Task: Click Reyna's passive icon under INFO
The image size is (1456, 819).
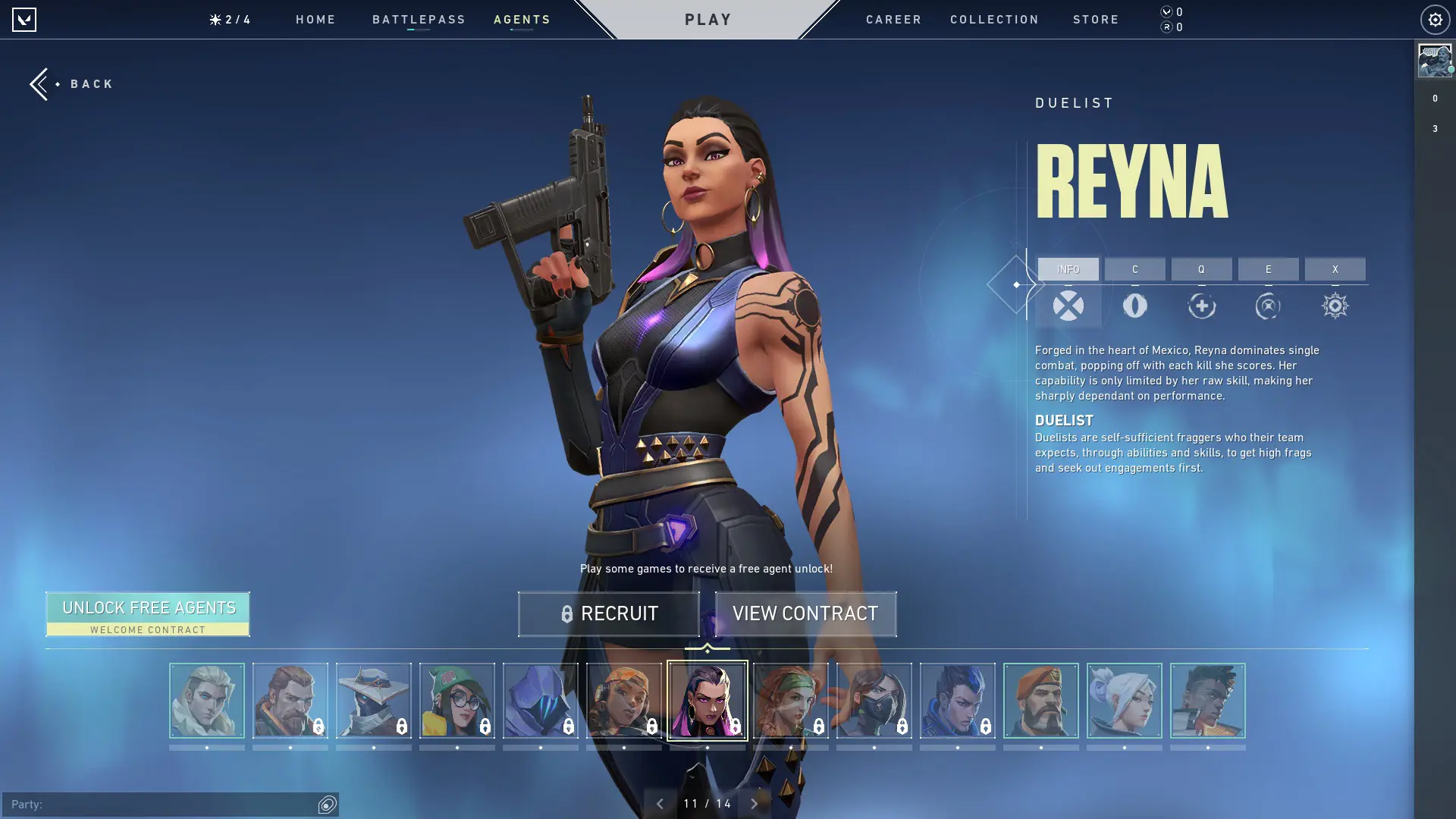Action: point(1068,306)
